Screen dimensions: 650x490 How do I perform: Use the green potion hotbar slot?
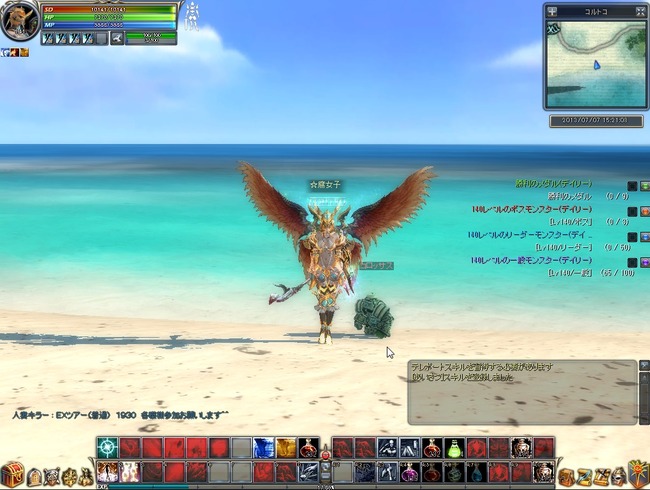tap(453, 448)
